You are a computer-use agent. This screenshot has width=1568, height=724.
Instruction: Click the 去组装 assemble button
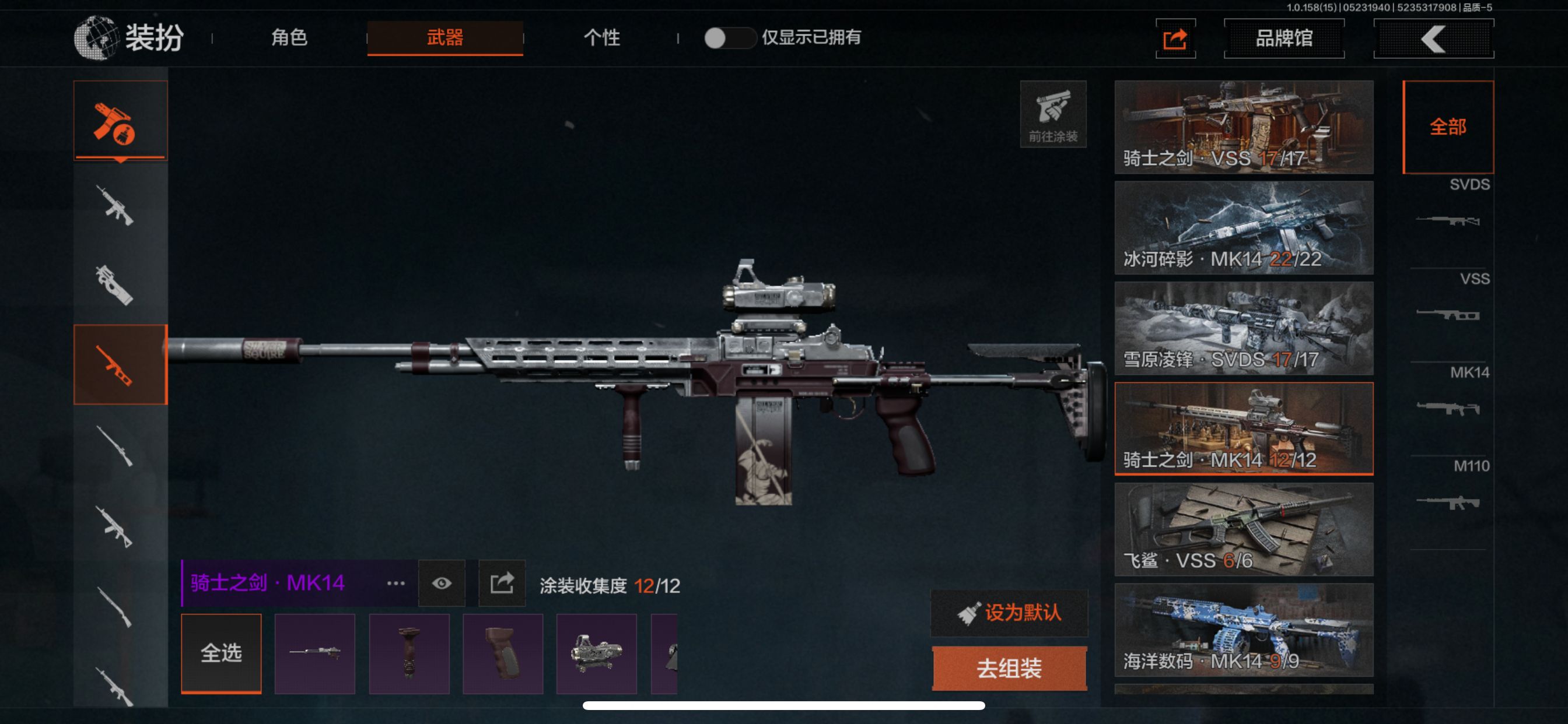tap(1009, 668)
